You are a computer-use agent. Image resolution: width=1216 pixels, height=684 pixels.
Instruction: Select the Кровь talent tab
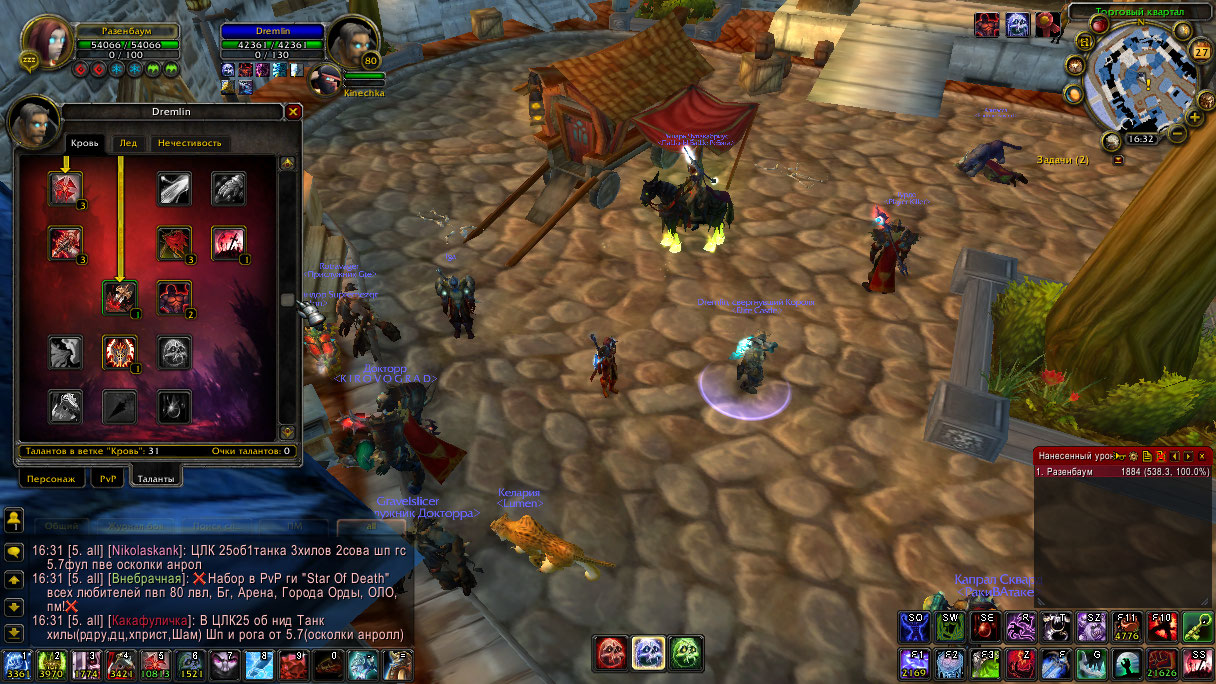coord(85,143)
